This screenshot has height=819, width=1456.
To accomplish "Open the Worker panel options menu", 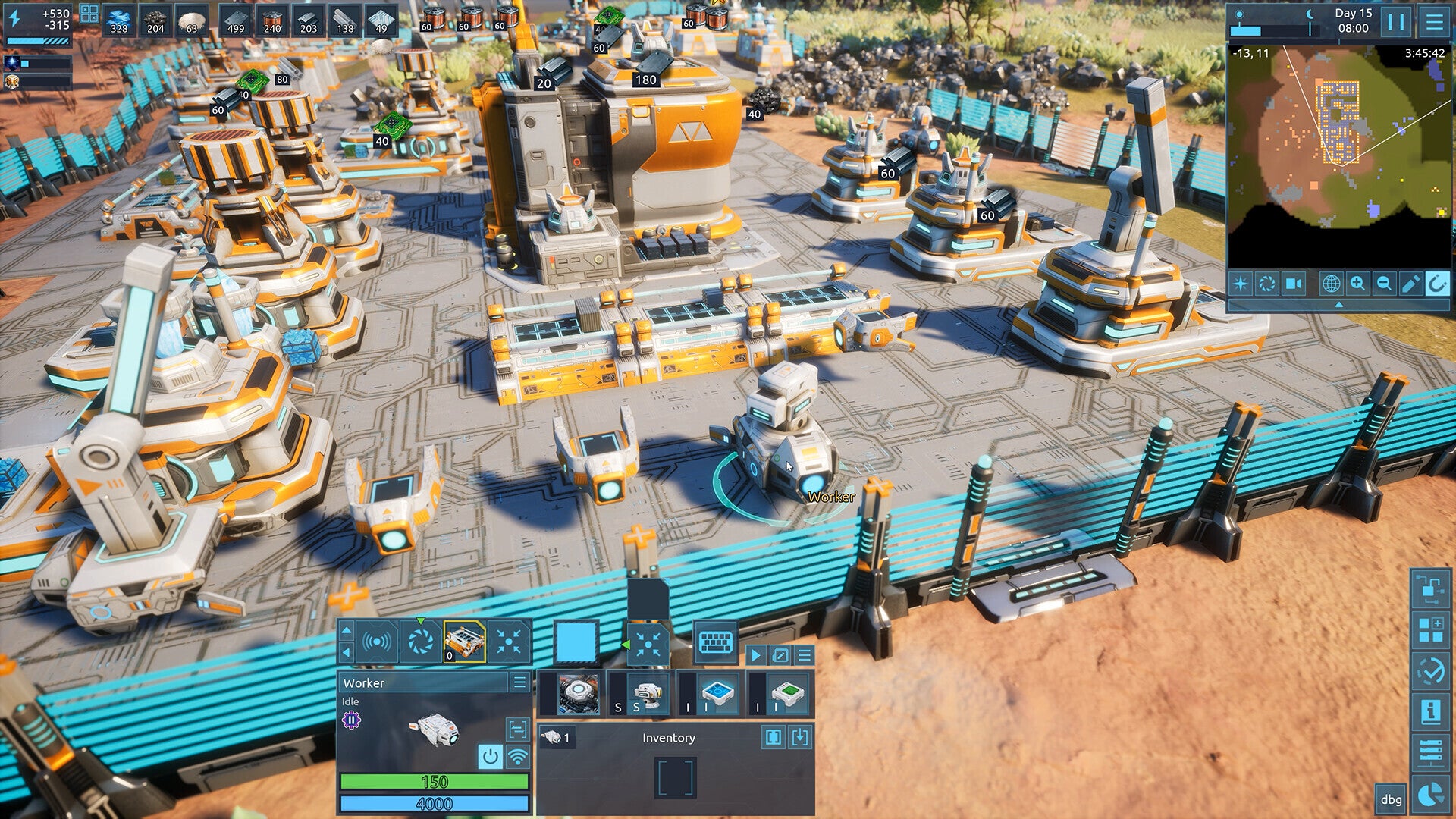I will tap(519, 682).
